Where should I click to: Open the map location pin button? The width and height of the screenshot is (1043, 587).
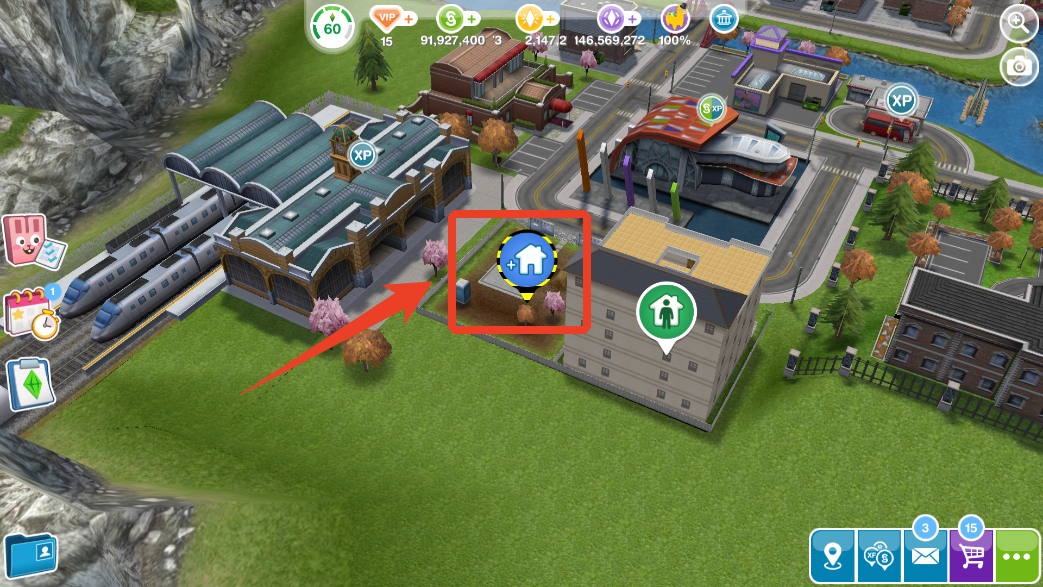832,555
